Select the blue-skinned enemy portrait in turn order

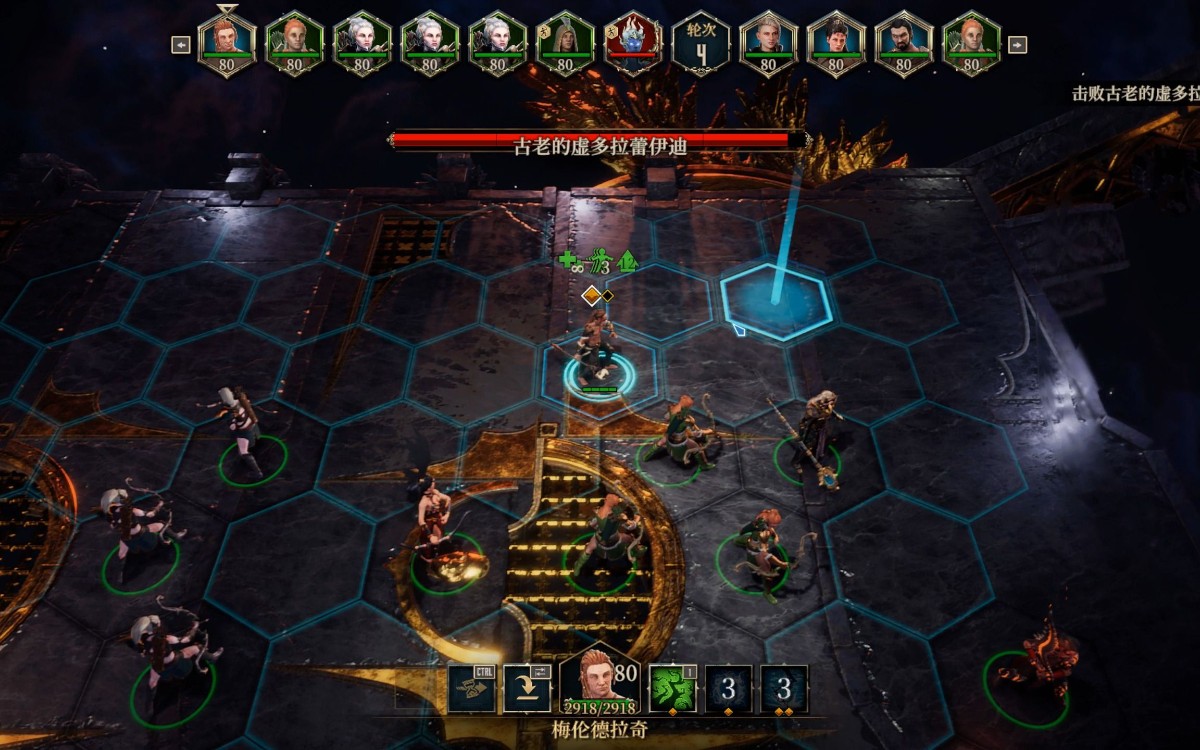pyautogui.click(x=632, y=43)
